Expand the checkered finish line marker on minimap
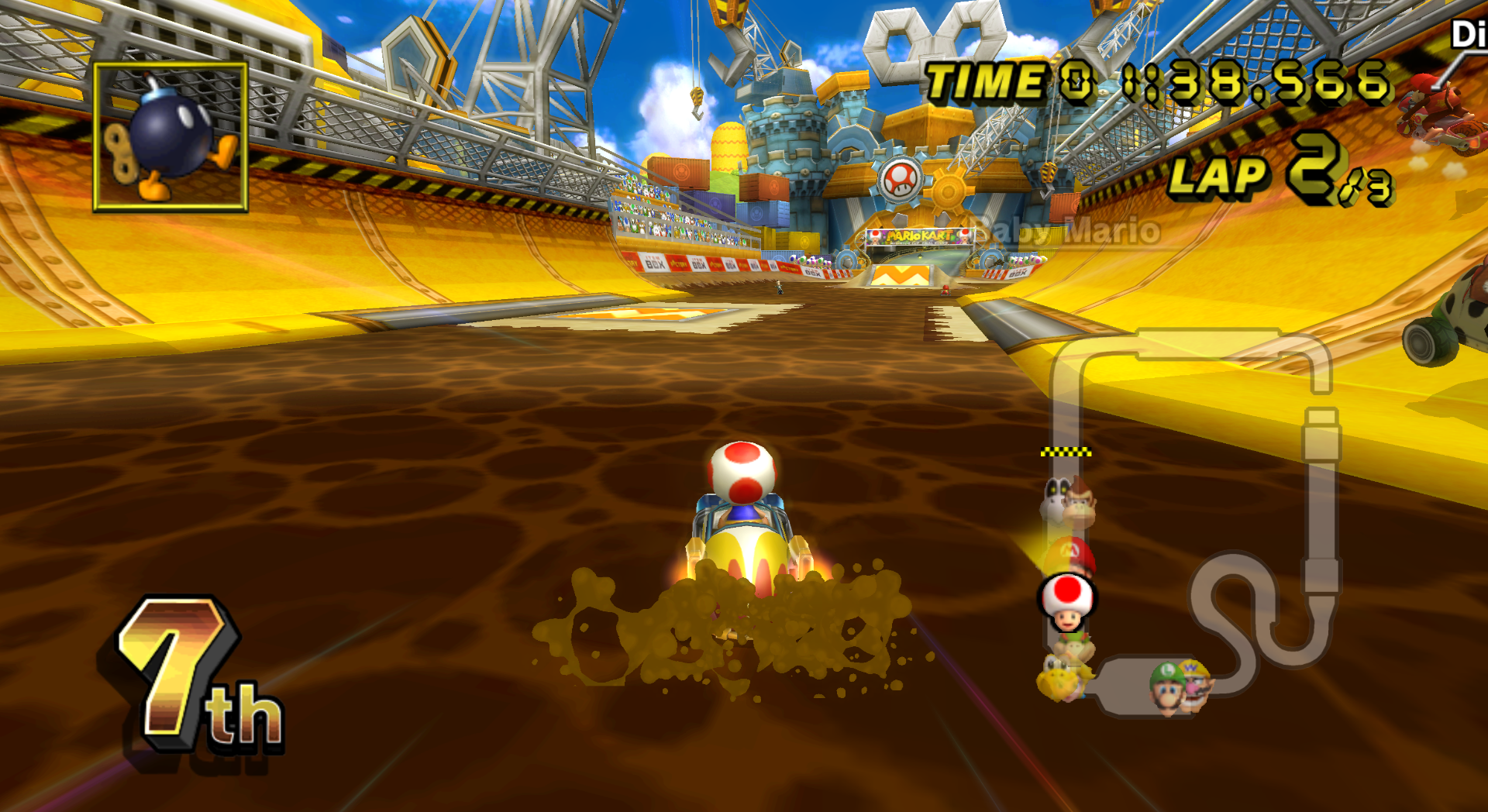1488x812 pixels. [1066, 451]
